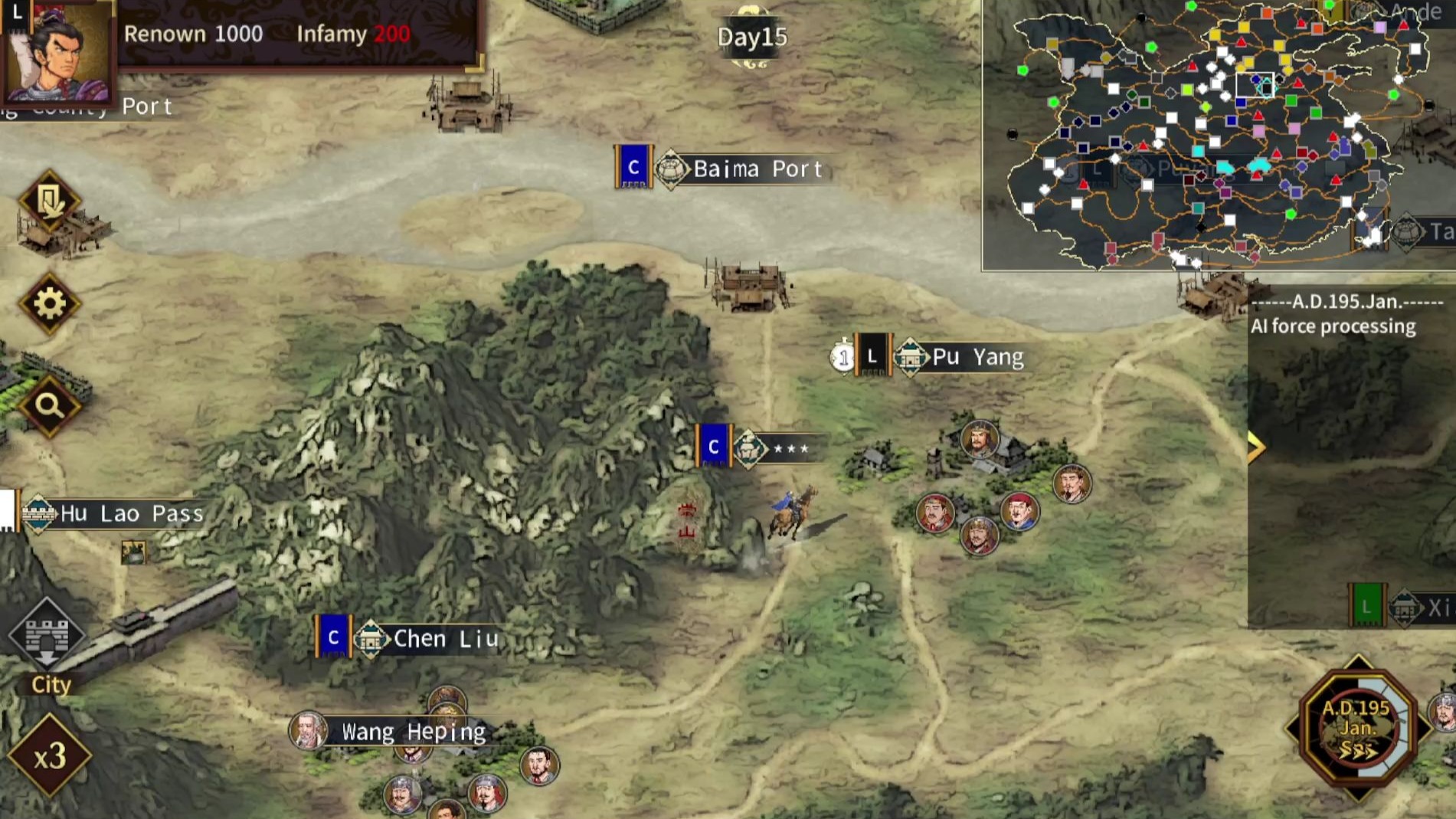The image size is (1456, 819).
Task: Click the shield banner icon on left
Action: (x=50, y=201)
